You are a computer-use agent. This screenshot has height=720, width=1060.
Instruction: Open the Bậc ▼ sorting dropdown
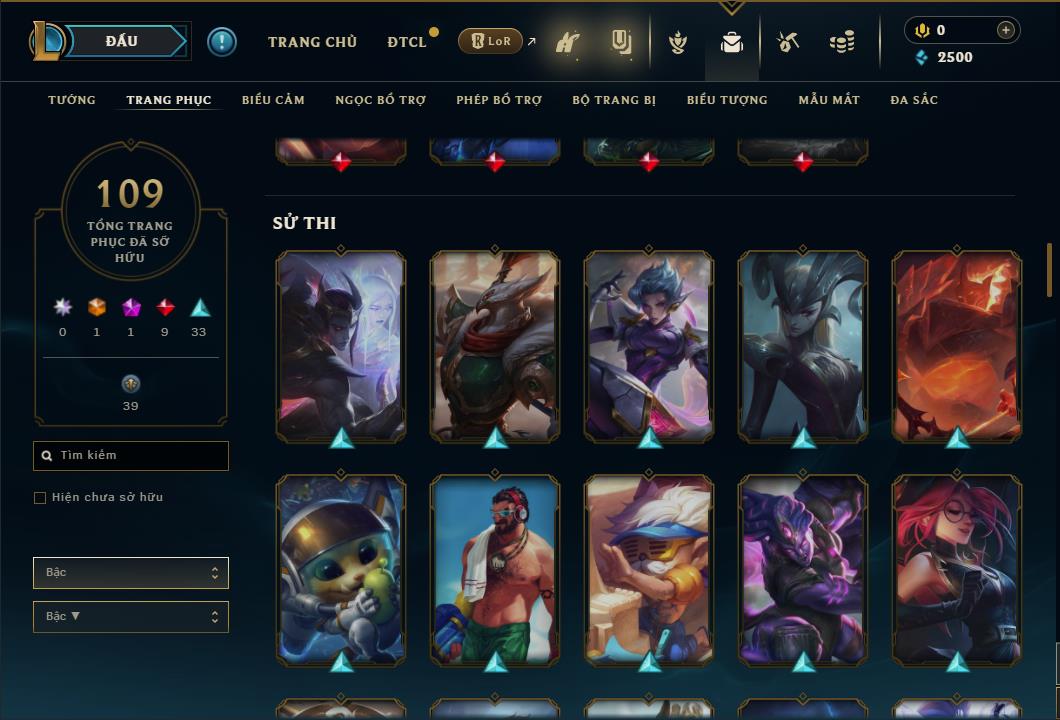(x=131, y=617)
